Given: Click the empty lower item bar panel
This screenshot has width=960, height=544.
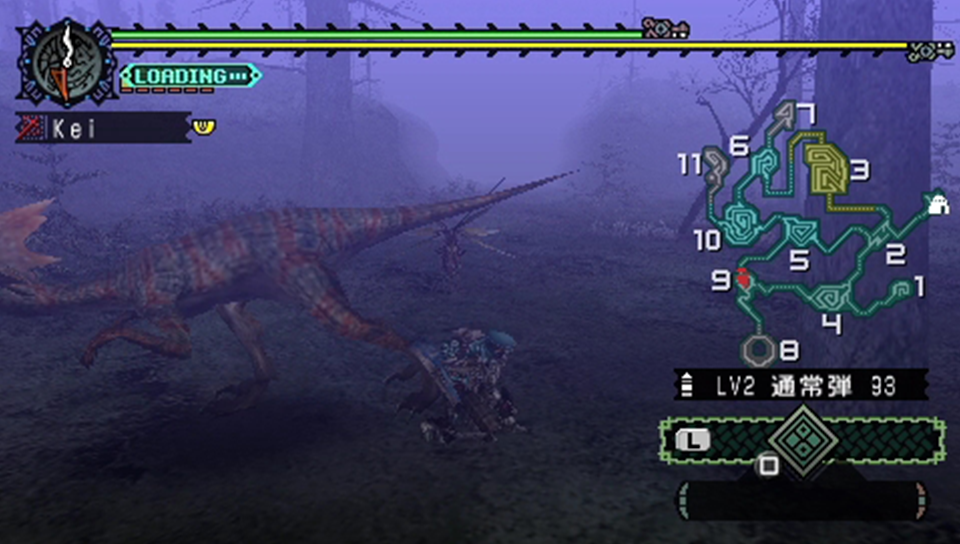Looking at the screenshot, I should pos(800,499).
